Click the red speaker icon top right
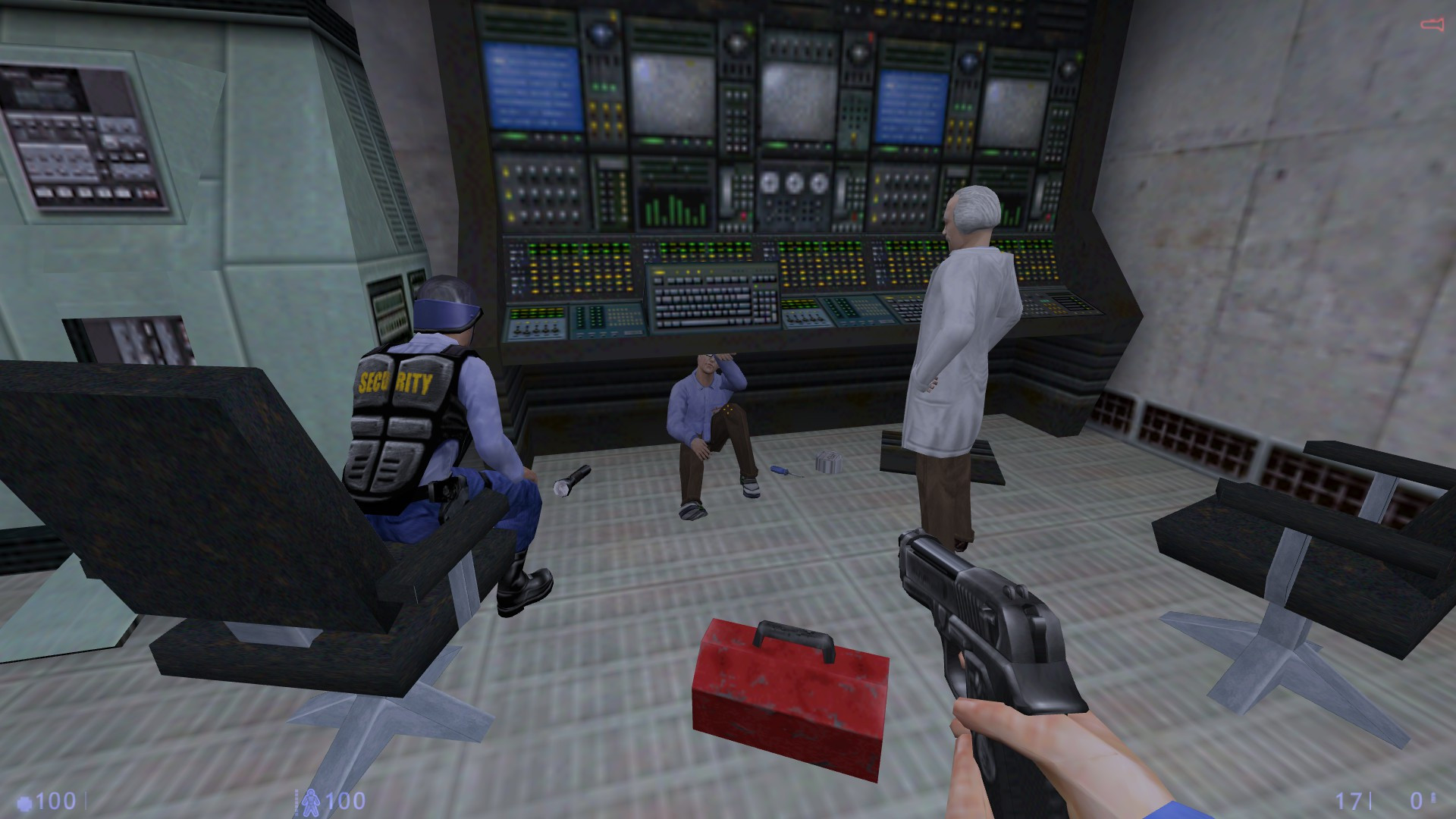This screenshot has height=819, width=1456. pyautogui.click(x=1432, y=23)
